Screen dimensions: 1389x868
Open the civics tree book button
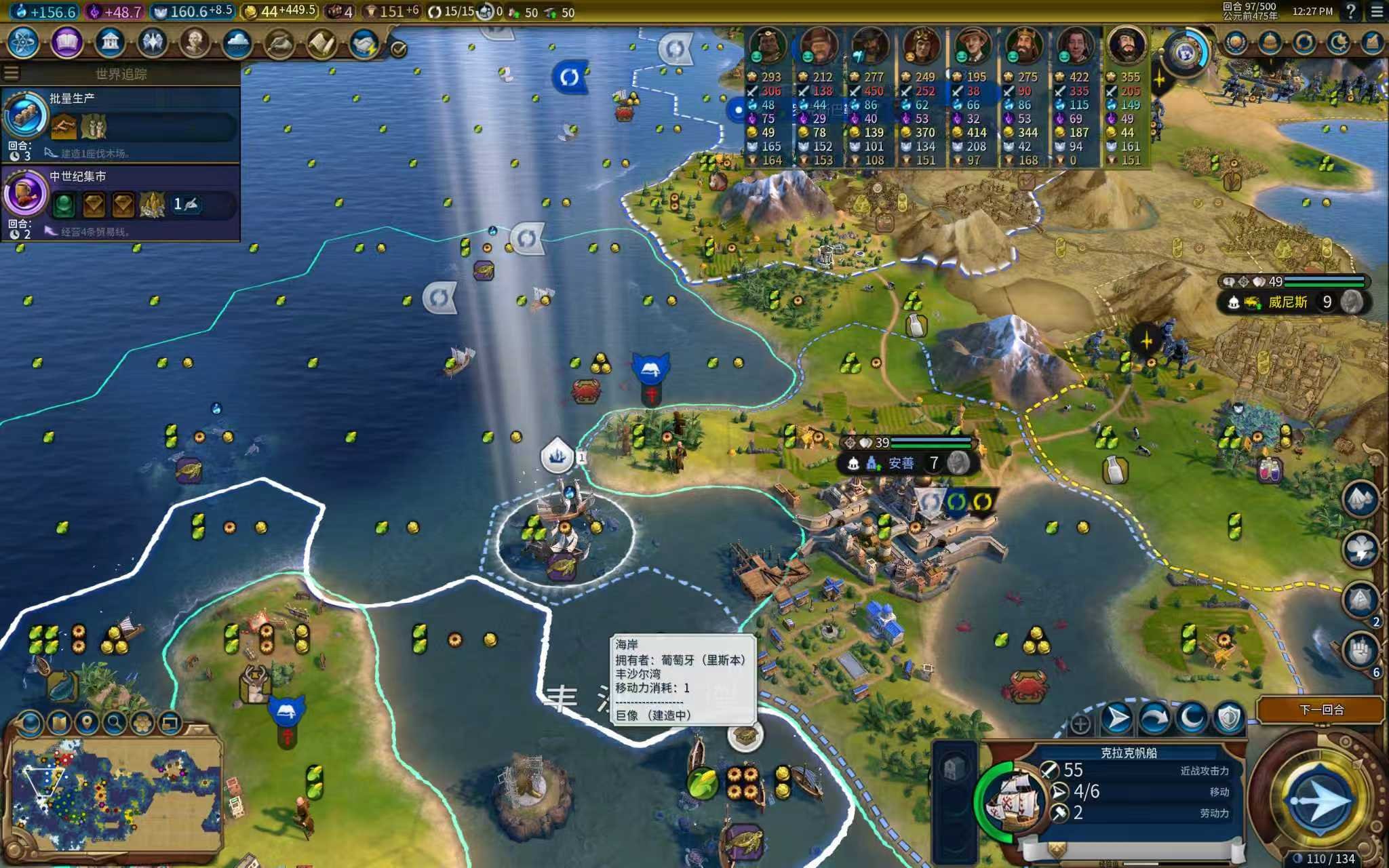click(66, 43)
